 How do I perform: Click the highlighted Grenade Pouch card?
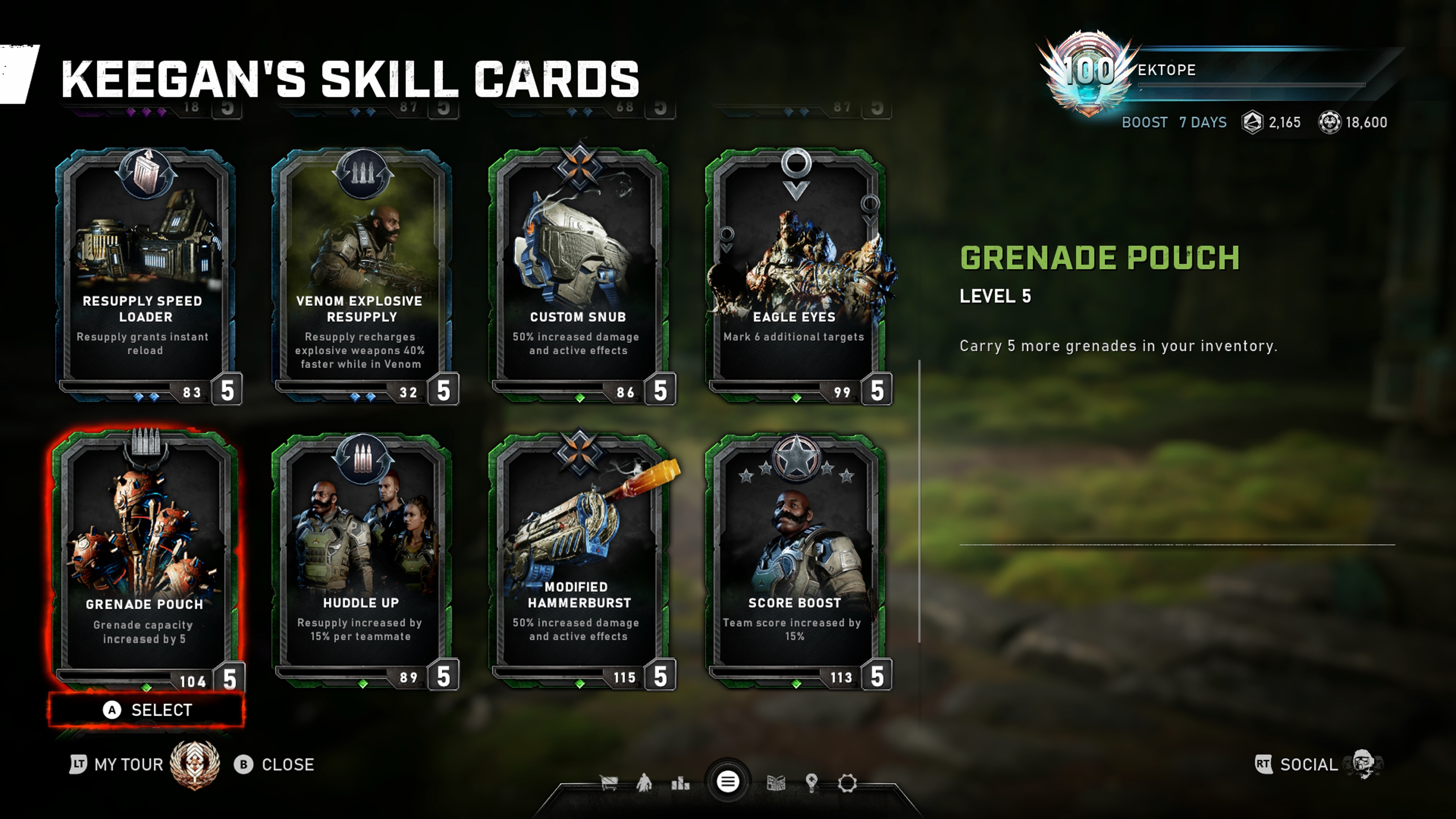coord(145,560)
